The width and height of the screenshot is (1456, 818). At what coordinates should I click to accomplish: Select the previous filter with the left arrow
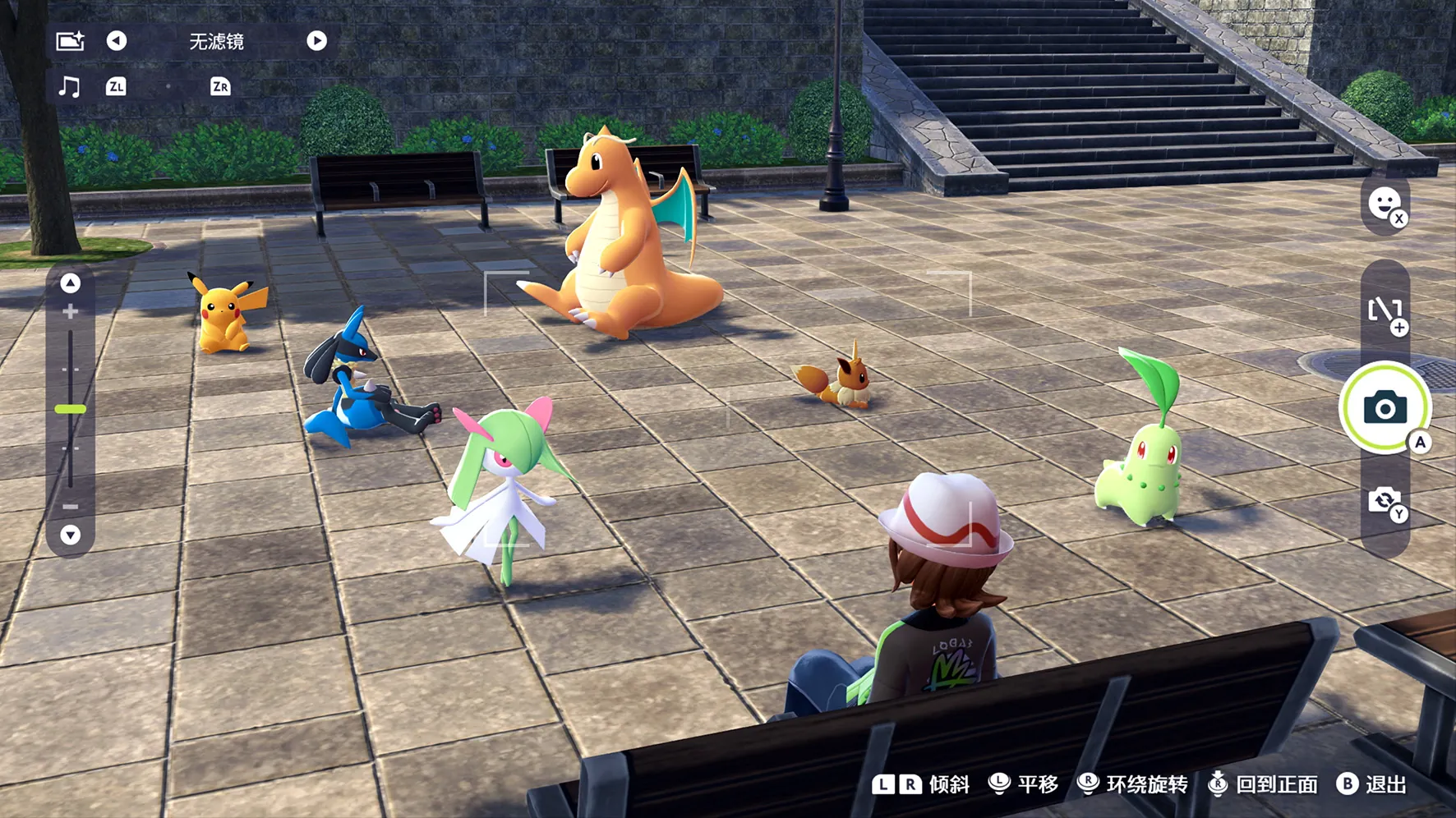point(117,41)
